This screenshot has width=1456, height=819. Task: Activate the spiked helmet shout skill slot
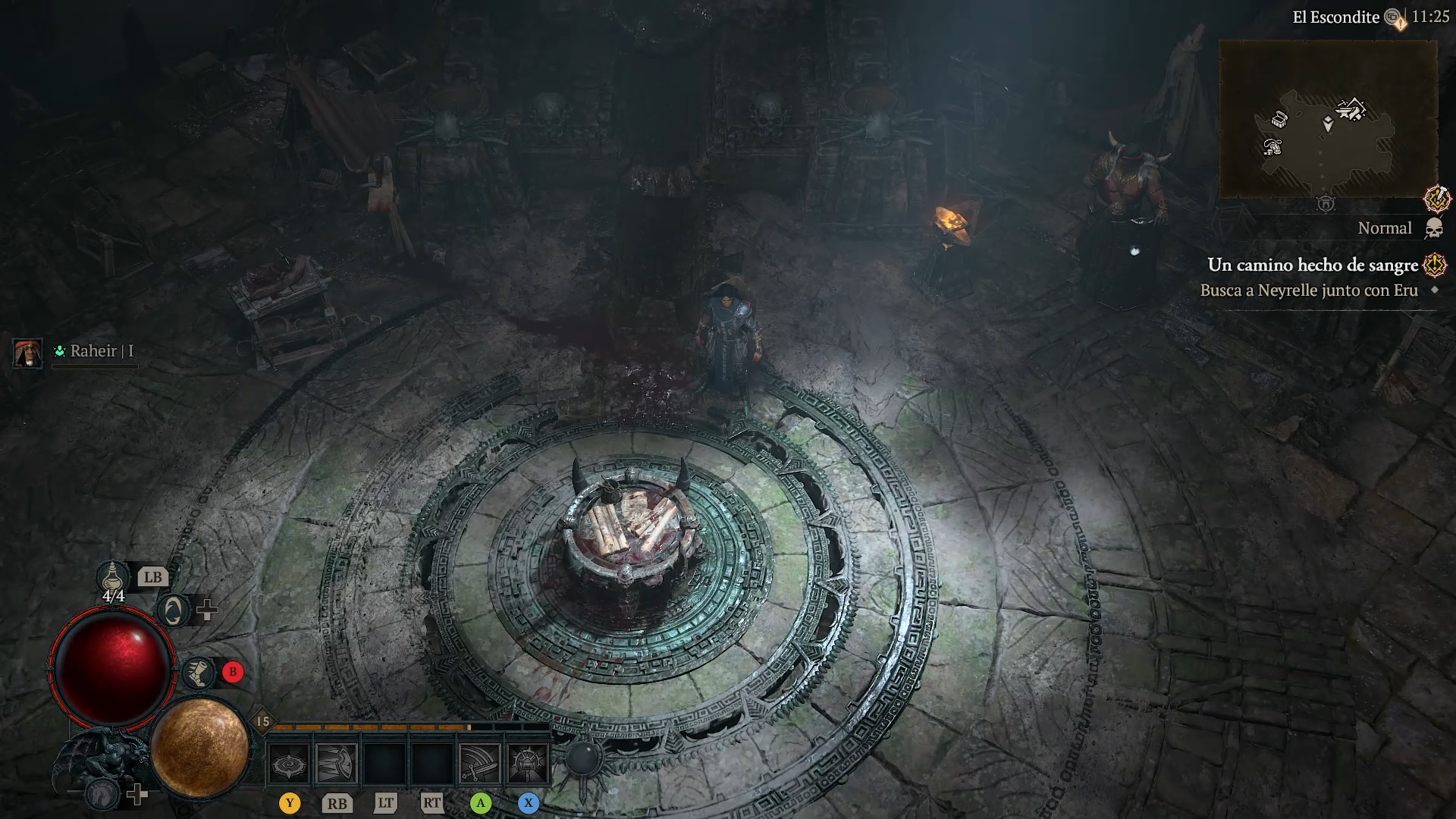pos(528,763)
